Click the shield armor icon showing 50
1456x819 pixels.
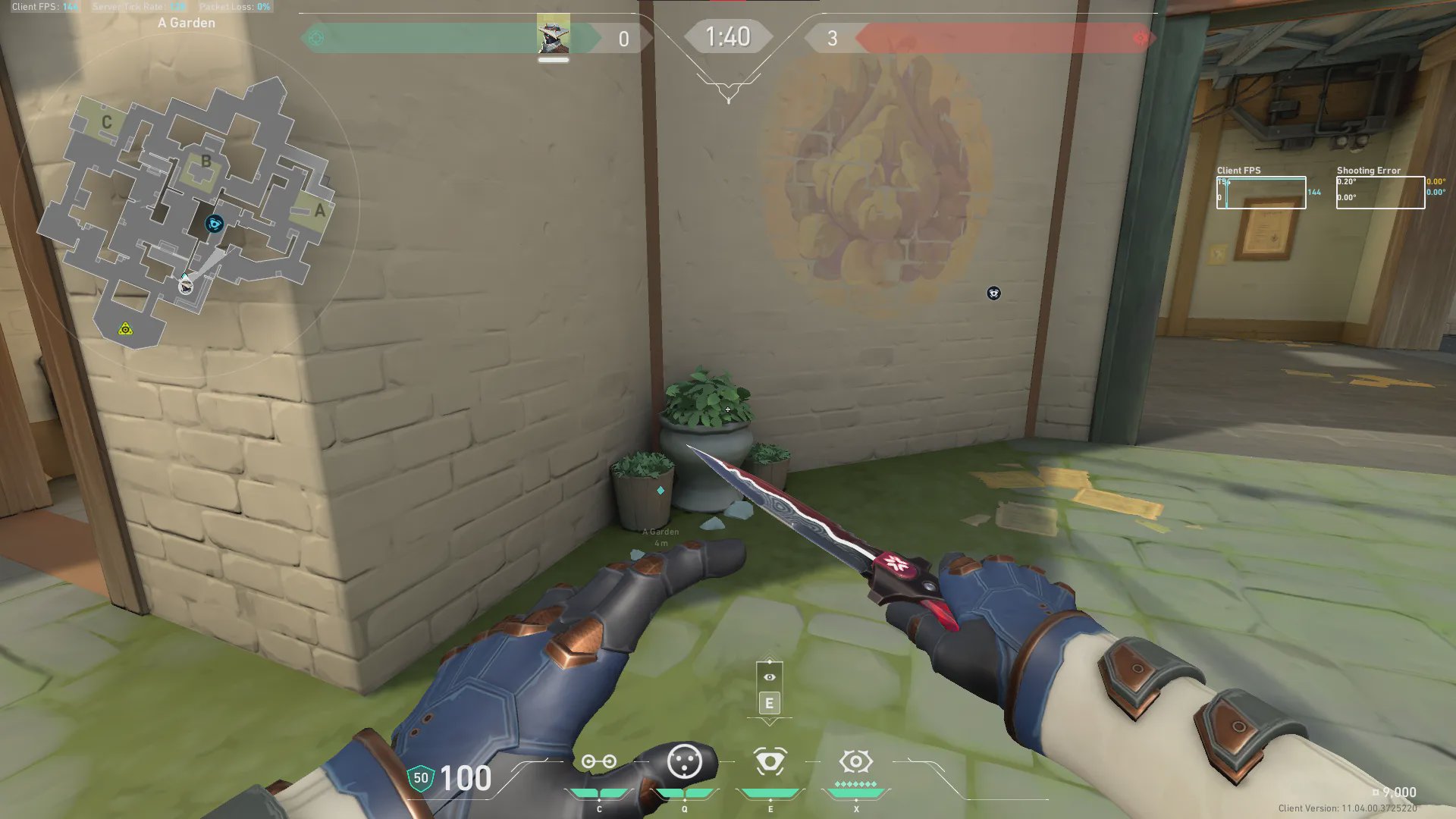point(421,778)
